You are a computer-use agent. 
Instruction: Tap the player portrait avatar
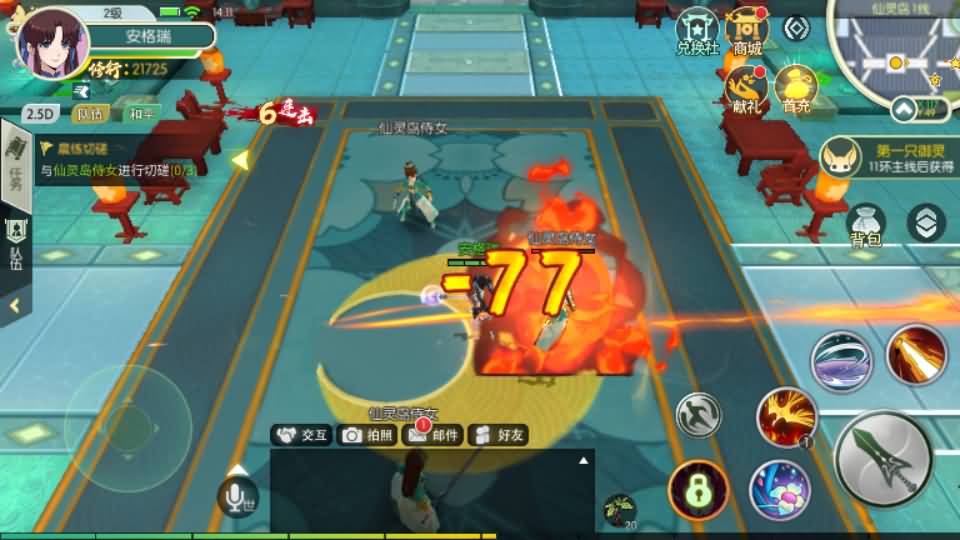point(53,45)
